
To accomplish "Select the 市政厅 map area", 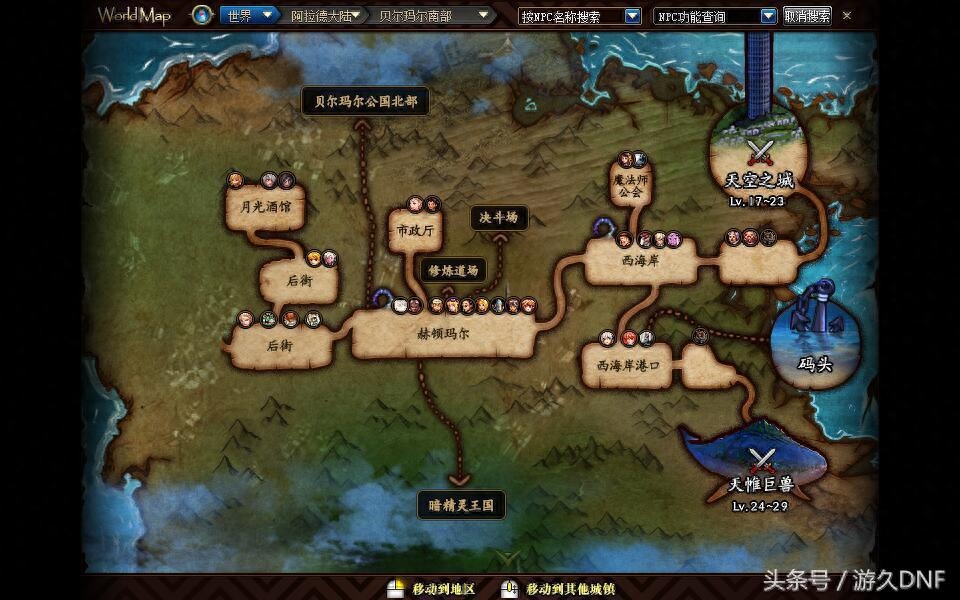I will click(415, 231).
